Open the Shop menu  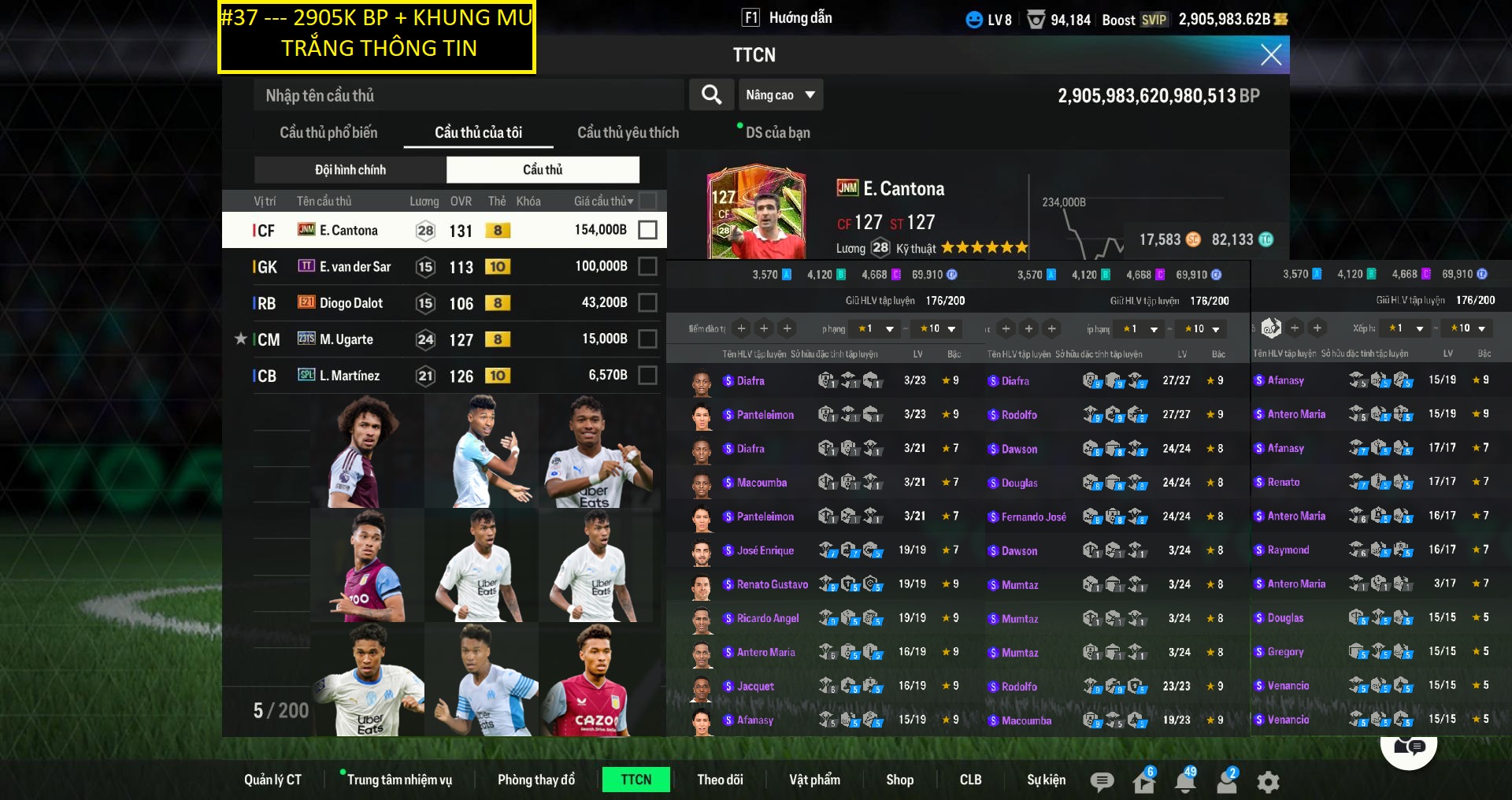pos(899,780)
